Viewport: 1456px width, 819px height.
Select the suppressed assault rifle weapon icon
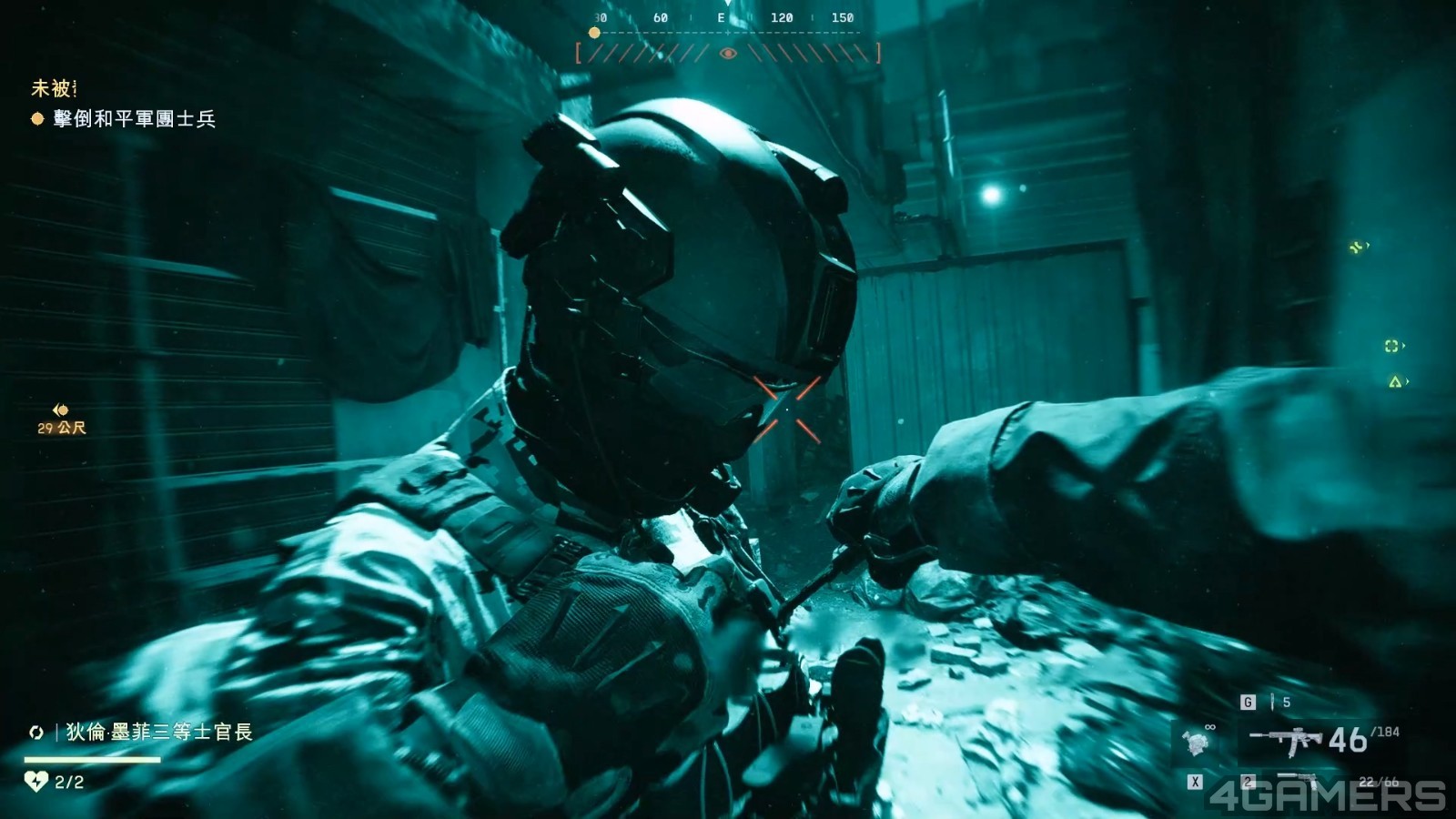pos(1284,741)
